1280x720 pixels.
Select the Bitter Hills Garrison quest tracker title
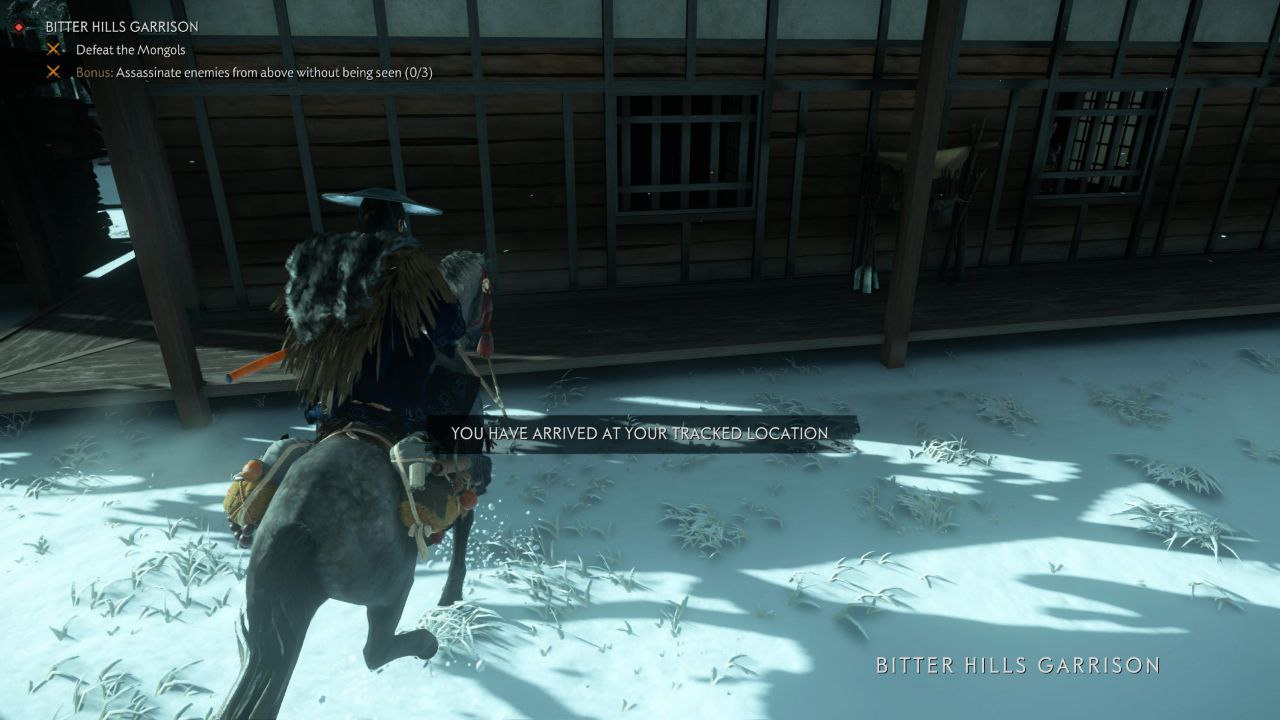[x=122, y=27]
